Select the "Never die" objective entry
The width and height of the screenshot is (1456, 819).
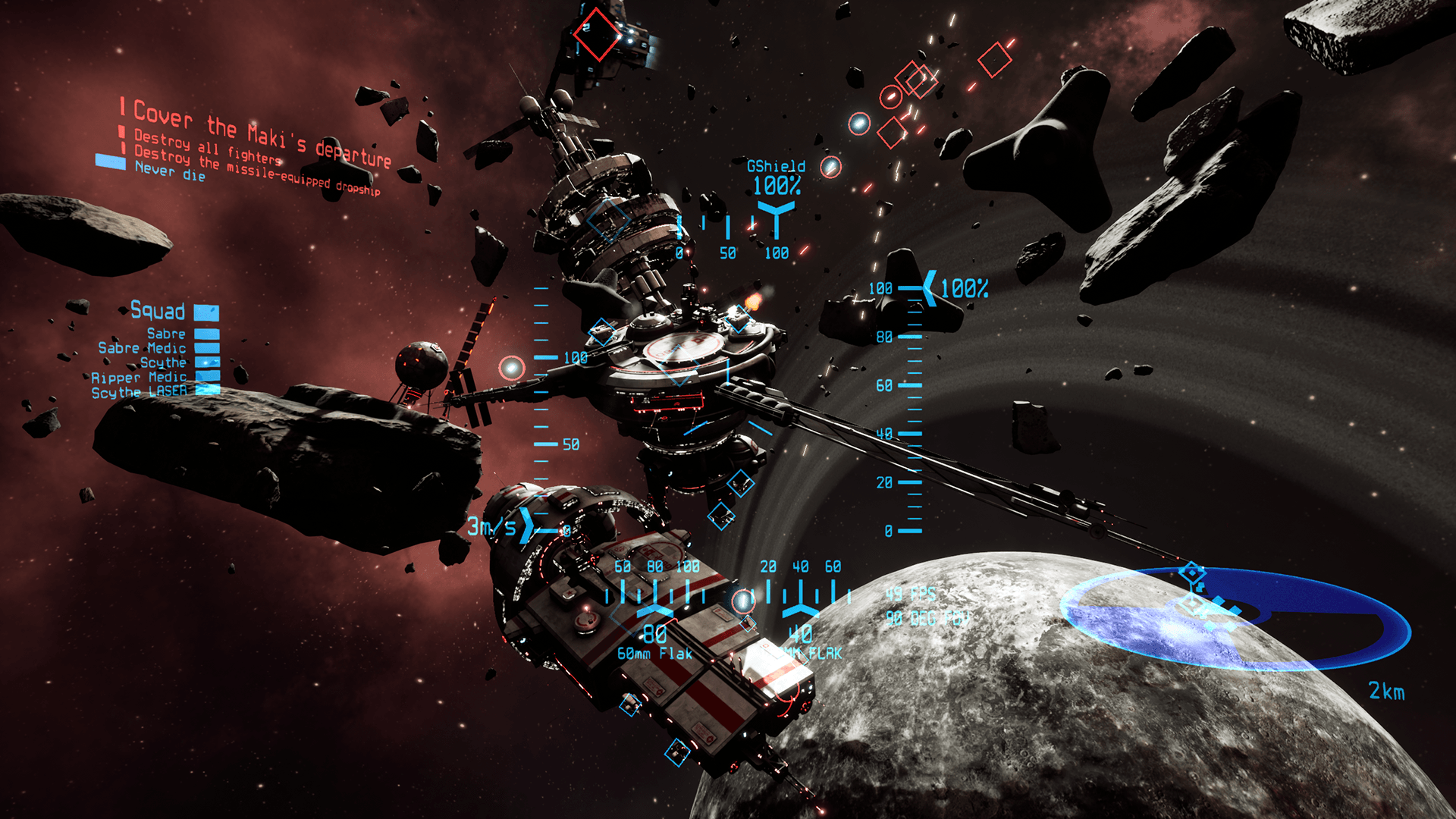170,171
